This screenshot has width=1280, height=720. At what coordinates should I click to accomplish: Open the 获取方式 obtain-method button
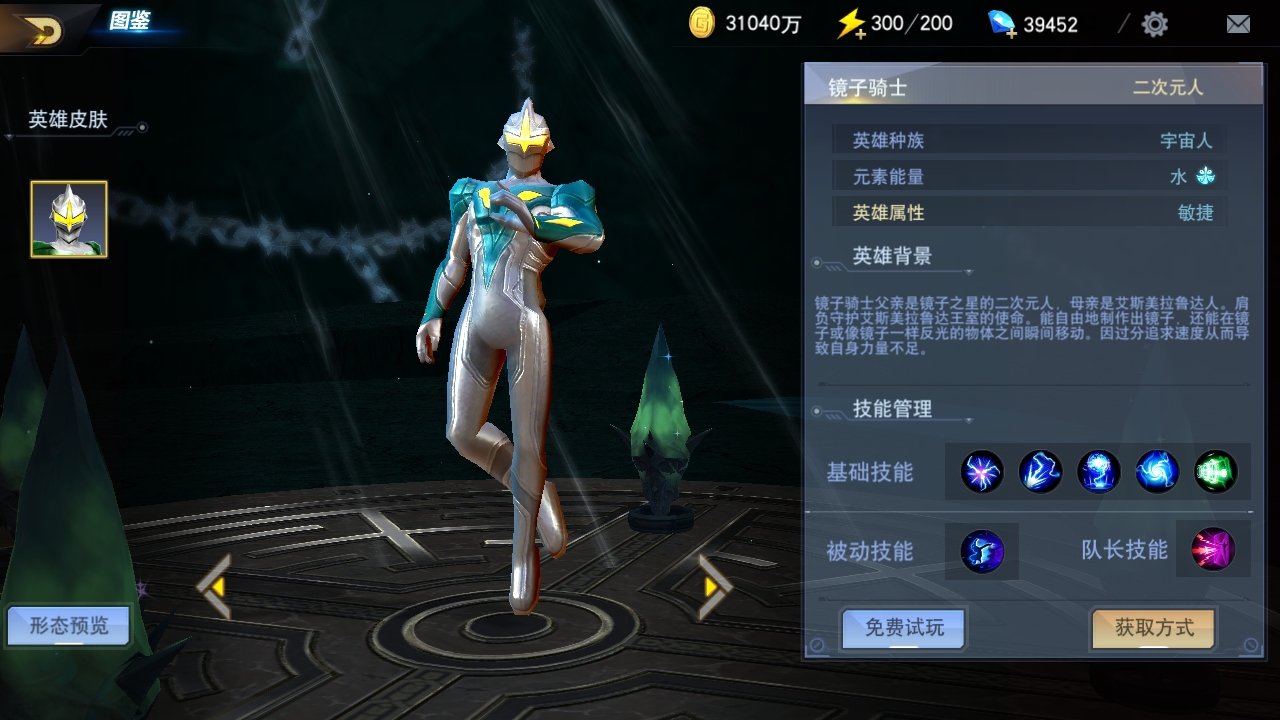1154,628
